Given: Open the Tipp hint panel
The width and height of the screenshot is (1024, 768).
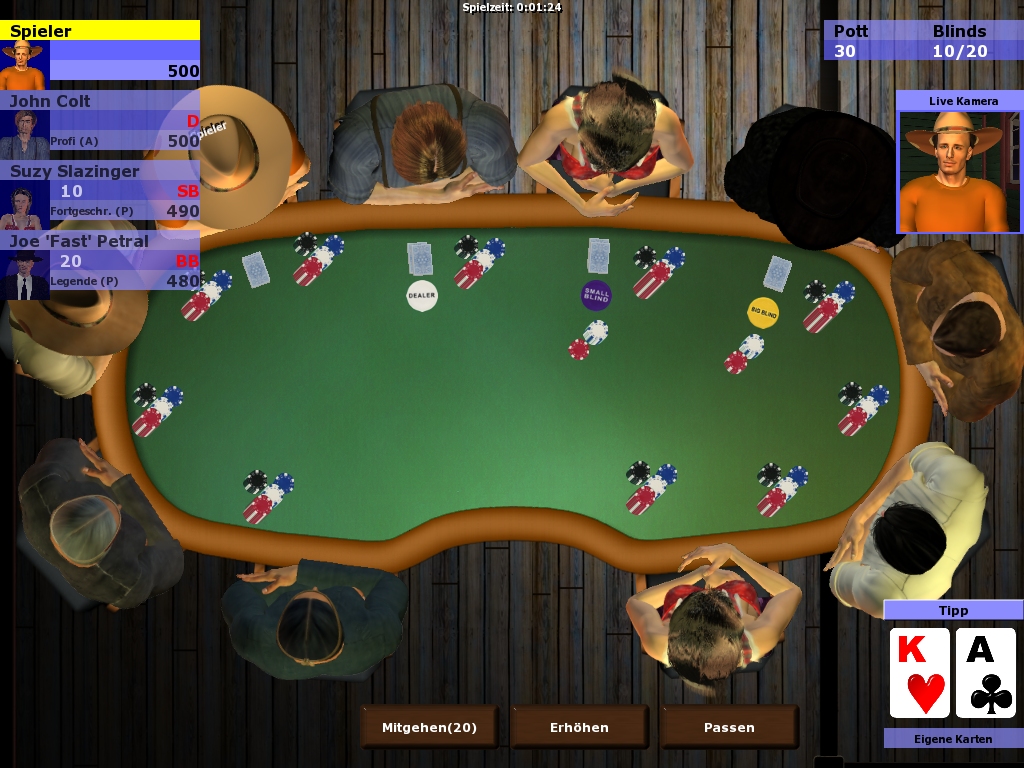Looking at the screenshot, I should click(953, 610).
